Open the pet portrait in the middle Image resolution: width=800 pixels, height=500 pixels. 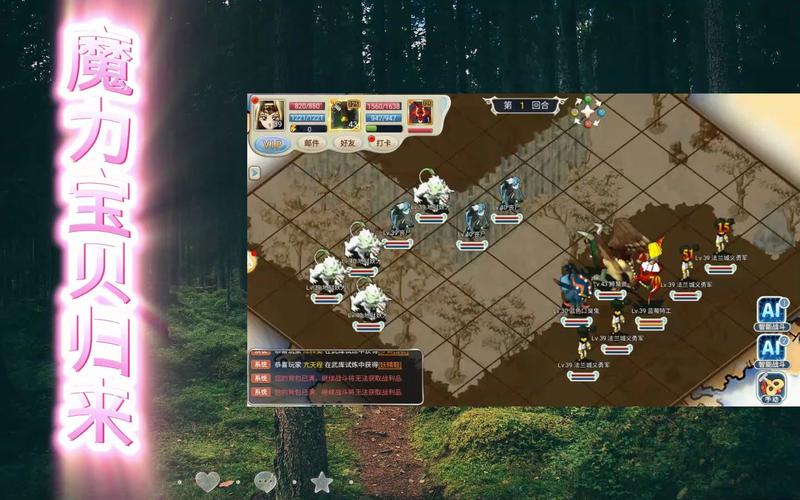point(346,113)
